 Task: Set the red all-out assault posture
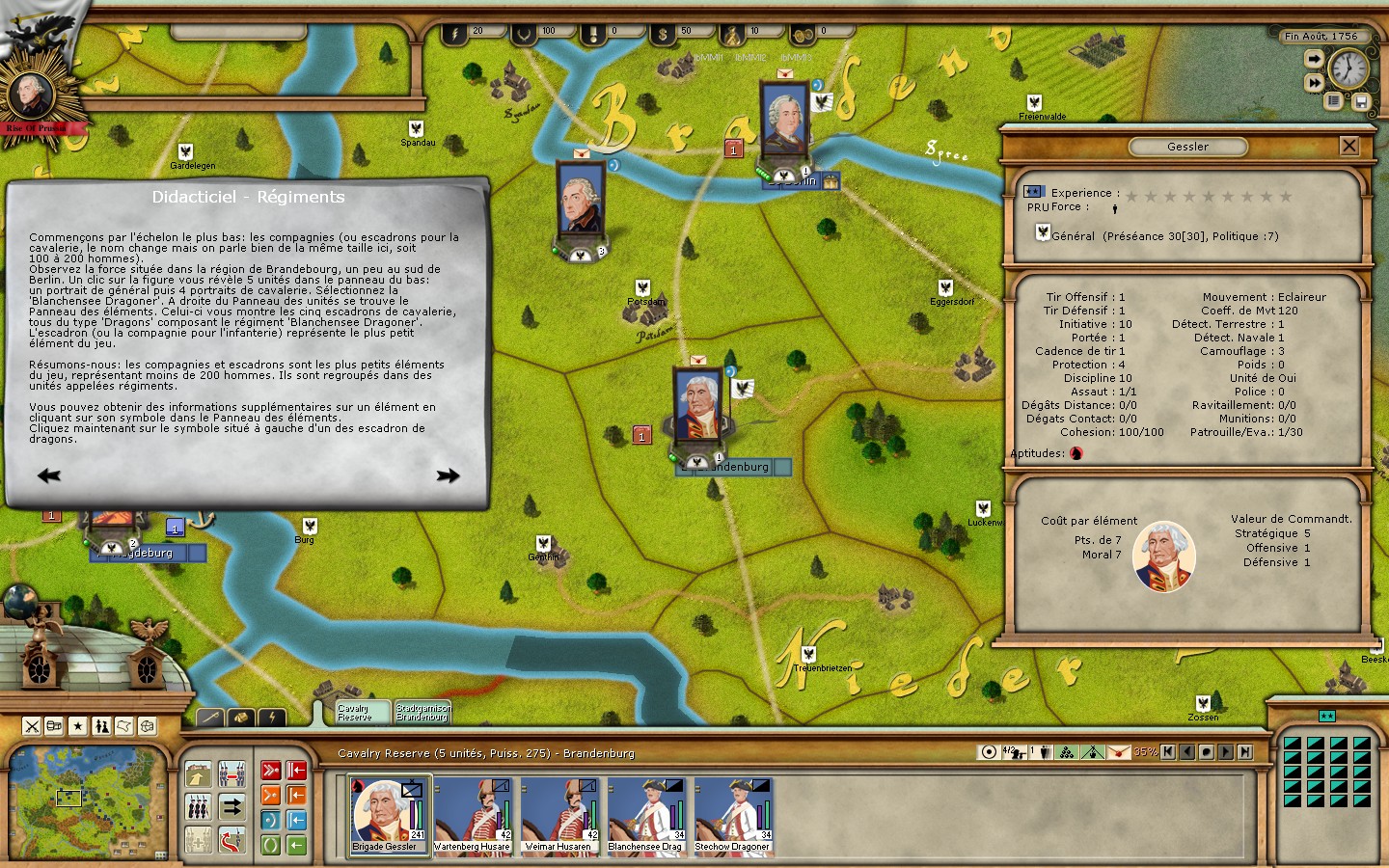click(x=271, y=771)
